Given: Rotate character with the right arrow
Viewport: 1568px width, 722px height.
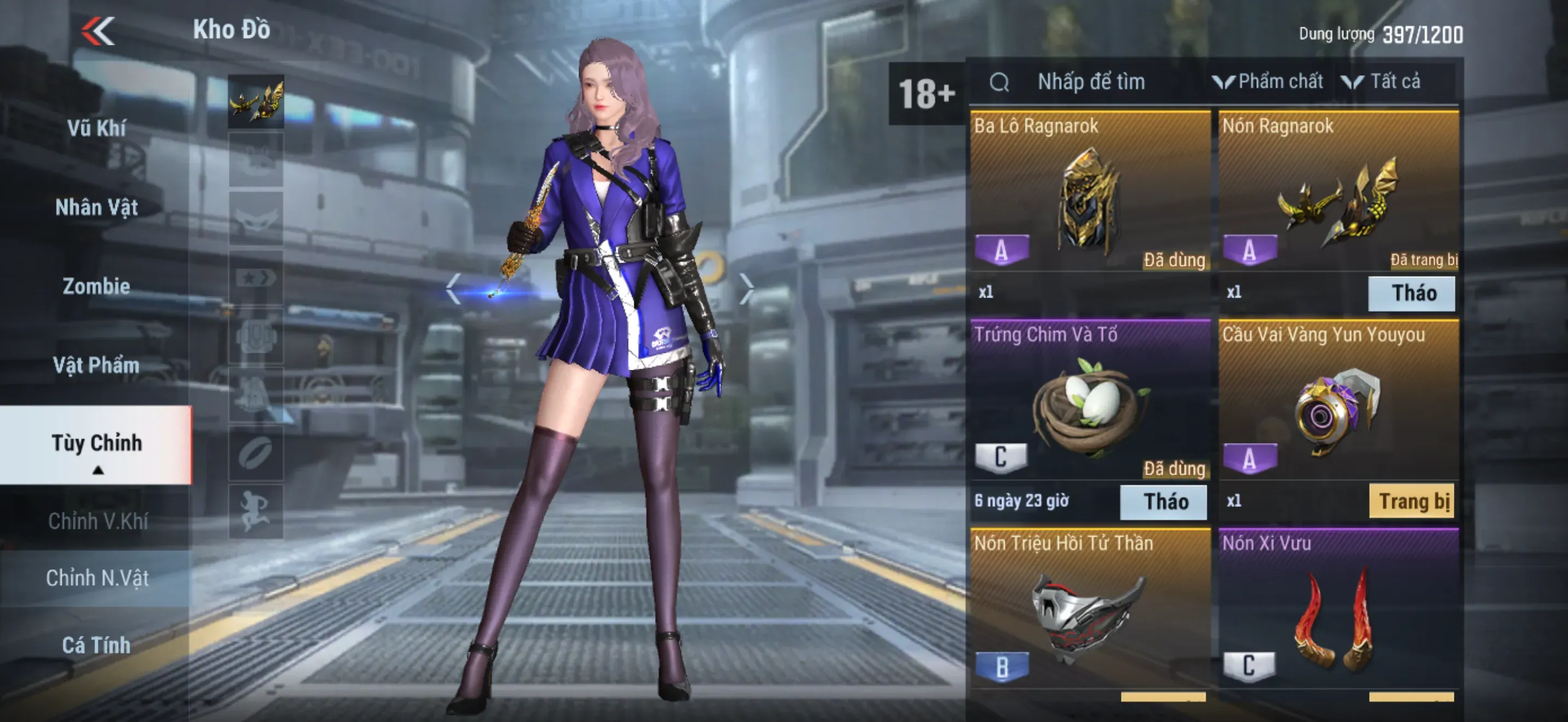Looking at the screenshot, I should coord(747,288).
